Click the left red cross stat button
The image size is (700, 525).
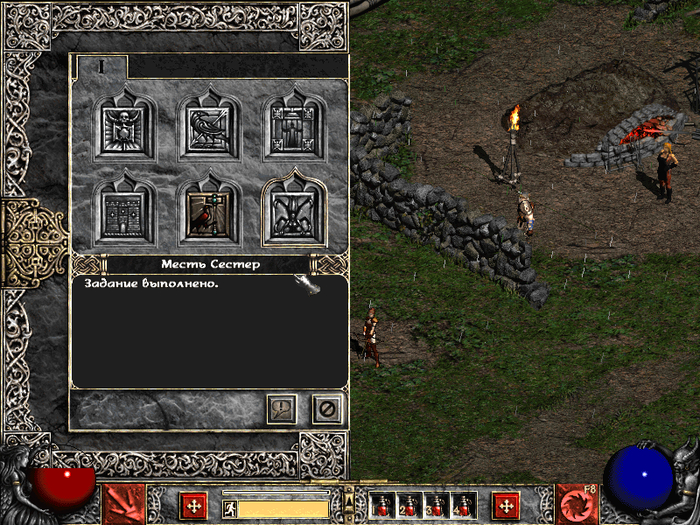[x=193, y=505]
